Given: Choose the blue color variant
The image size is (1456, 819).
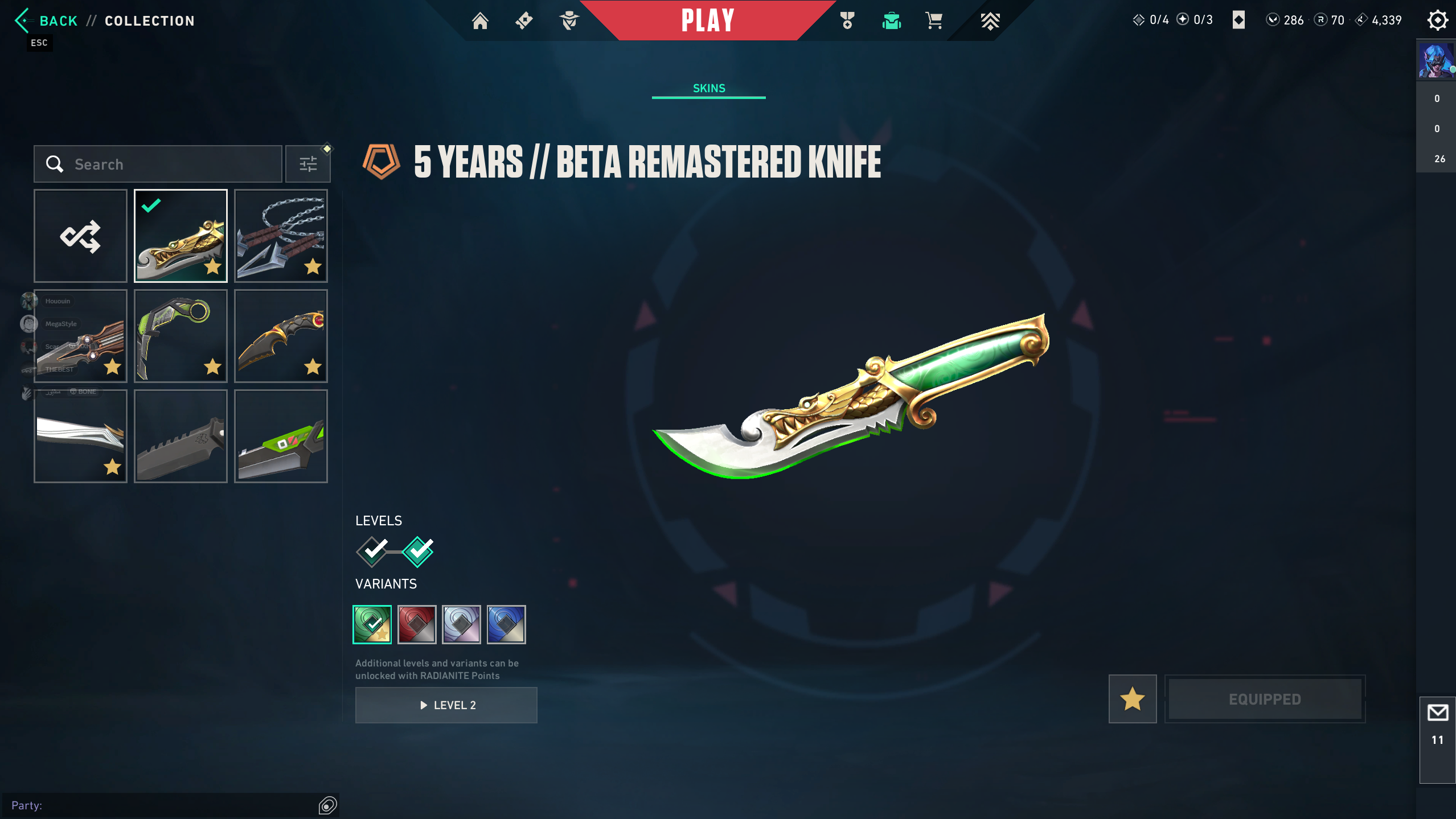Looking at the screenshot, I should click(506, 624).
